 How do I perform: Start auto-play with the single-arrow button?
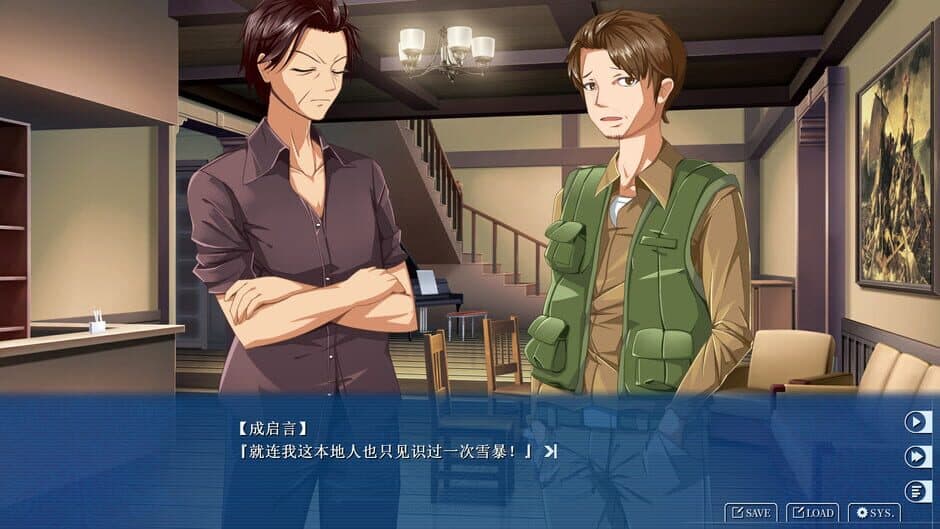pos(917,422)
